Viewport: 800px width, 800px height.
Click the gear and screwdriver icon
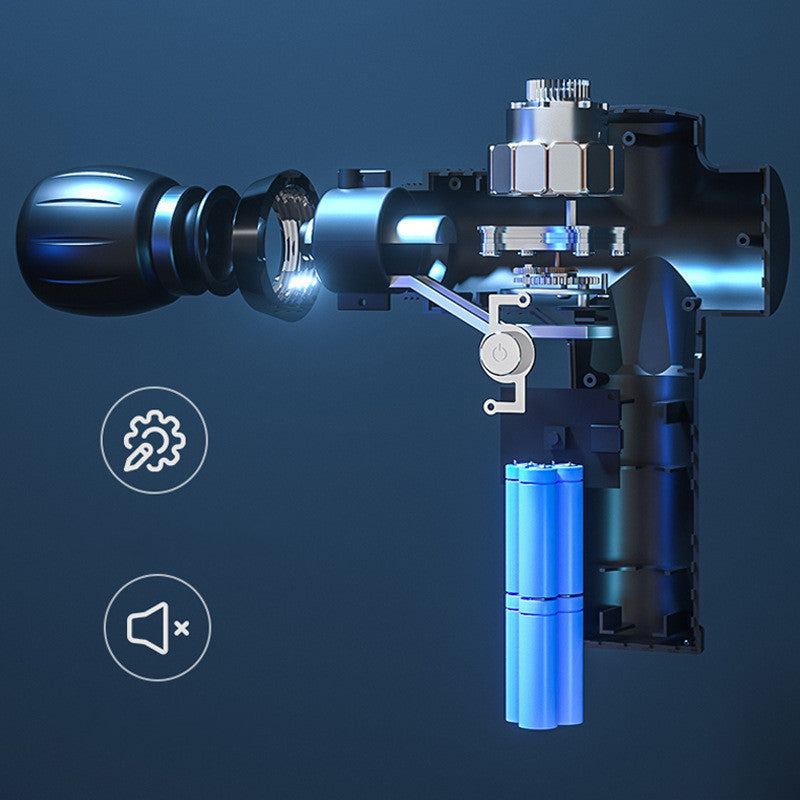point(154,439)
